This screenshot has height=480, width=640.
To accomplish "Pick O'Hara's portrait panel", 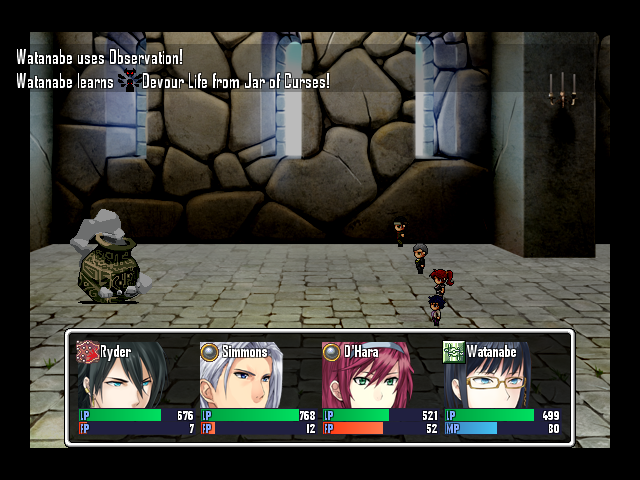I will (x=380, y=388).
